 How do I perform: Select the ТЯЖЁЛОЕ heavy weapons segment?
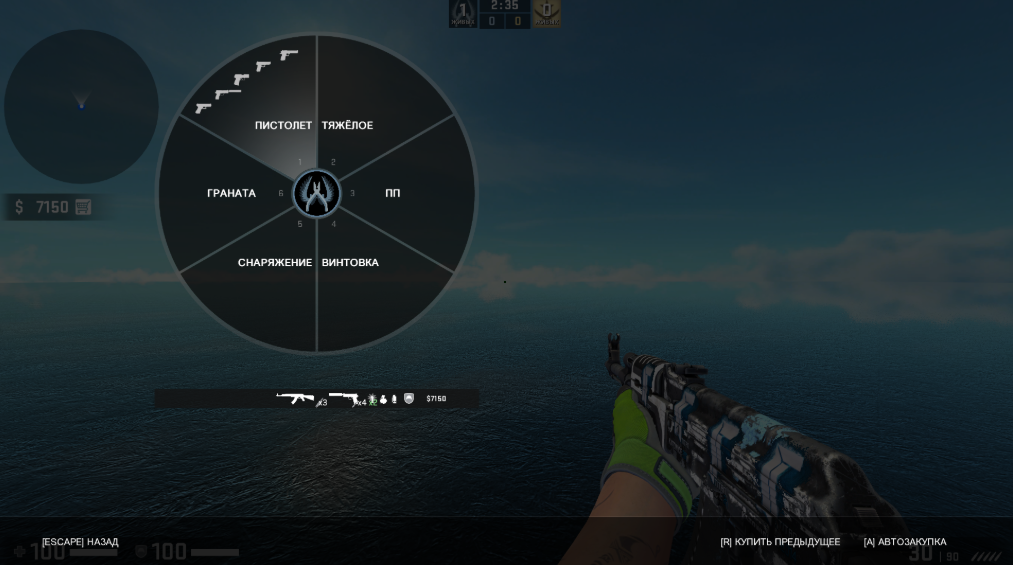347,126
